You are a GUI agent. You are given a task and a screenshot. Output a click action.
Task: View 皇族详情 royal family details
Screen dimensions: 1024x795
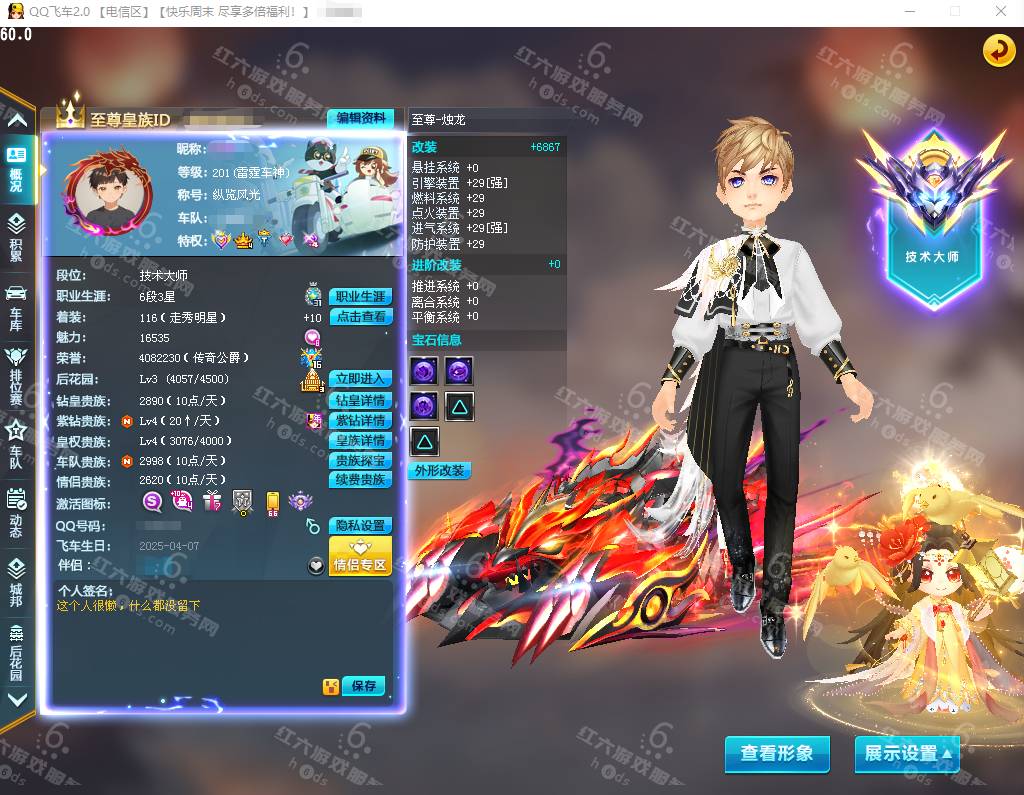pos(360,441)
